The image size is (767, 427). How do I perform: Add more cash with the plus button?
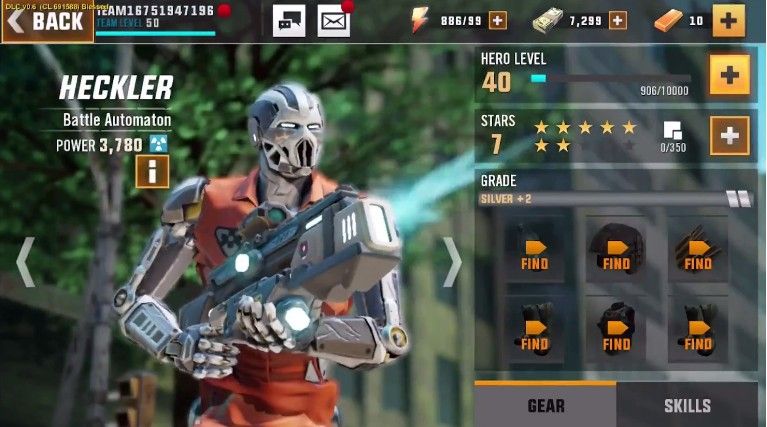[617, 20]
